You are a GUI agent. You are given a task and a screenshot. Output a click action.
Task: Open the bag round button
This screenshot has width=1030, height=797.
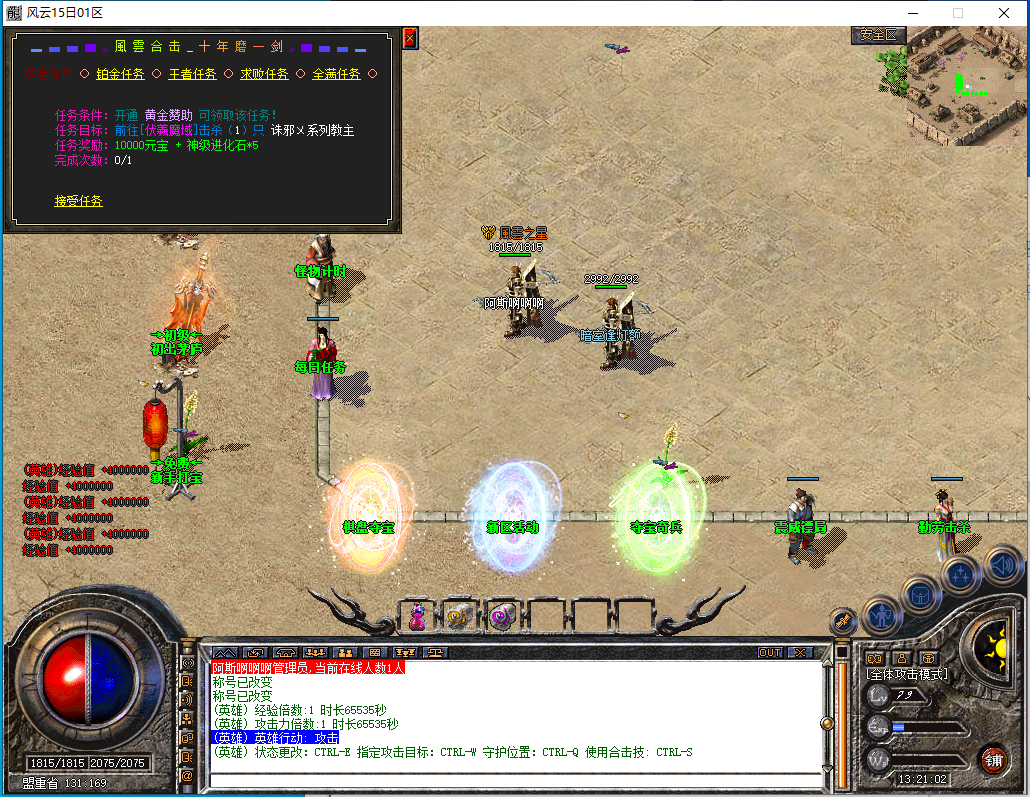pyautogui.click(x=921, y=594)
